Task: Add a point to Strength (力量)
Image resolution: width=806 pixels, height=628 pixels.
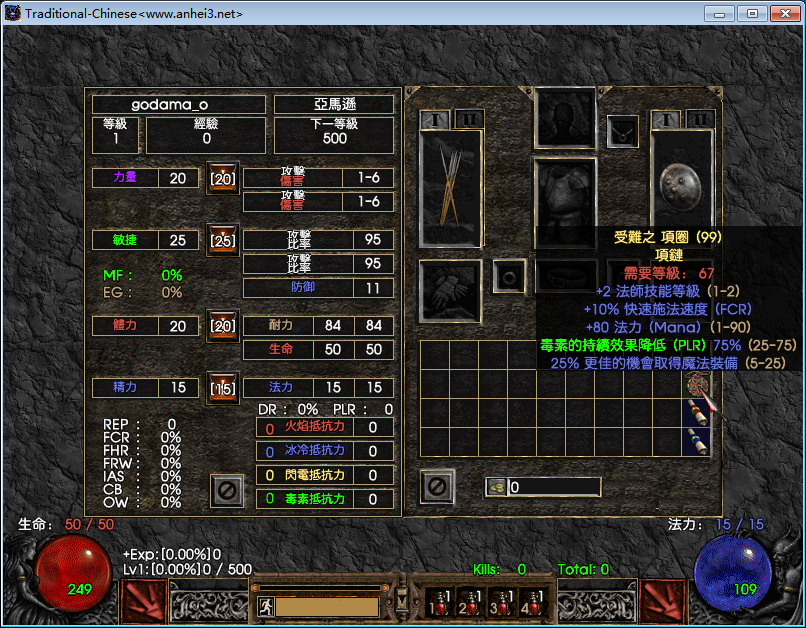Action: click(222, 178)
